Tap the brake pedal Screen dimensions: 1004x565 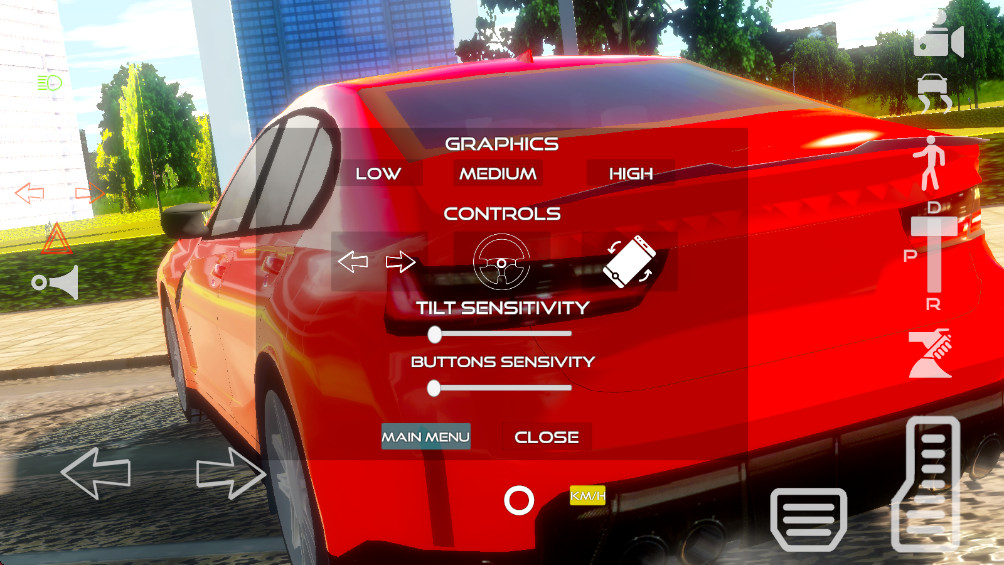pos(808,519)
